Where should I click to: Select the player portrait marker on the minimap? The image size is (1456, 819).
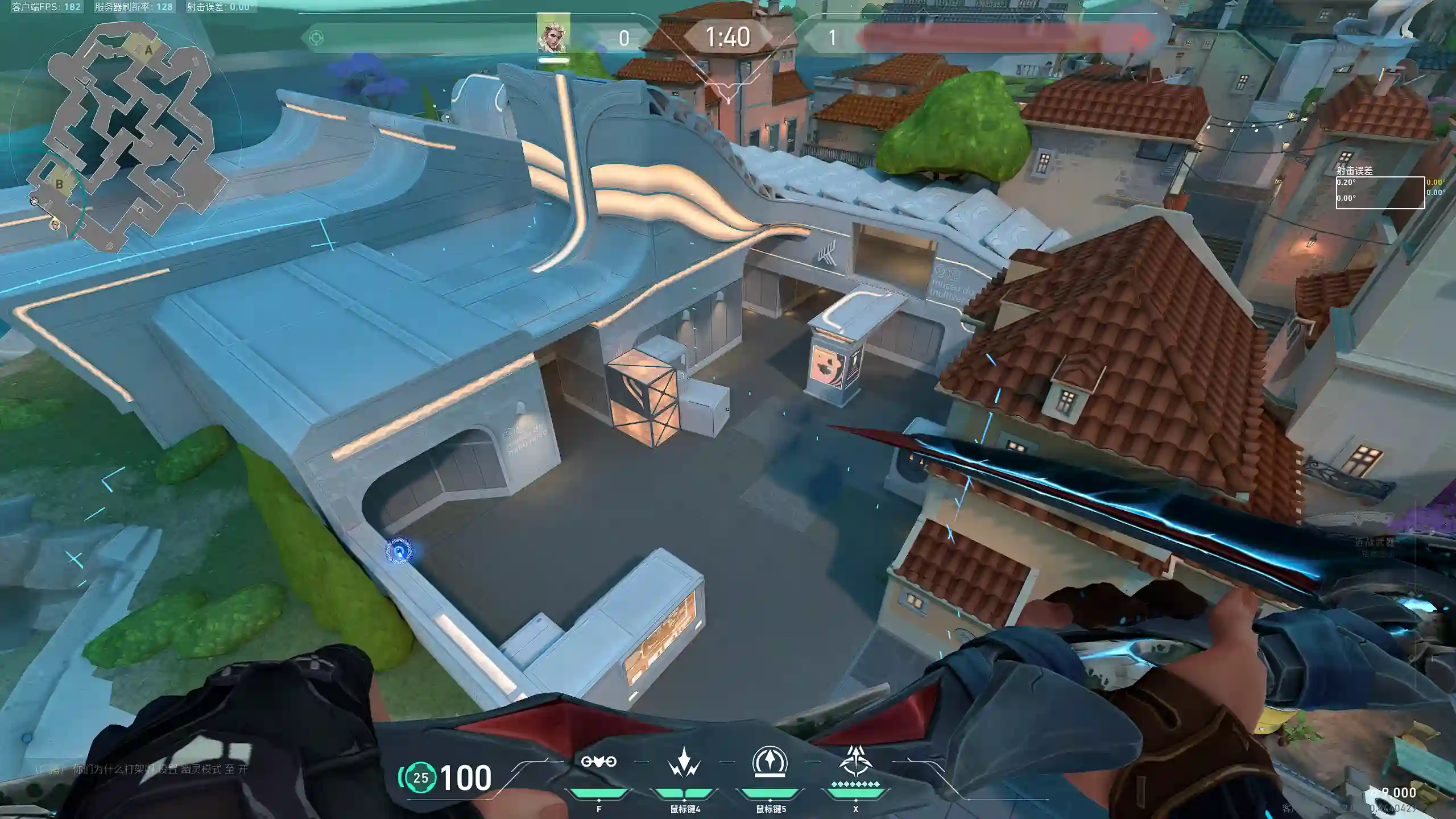point(55,224)
